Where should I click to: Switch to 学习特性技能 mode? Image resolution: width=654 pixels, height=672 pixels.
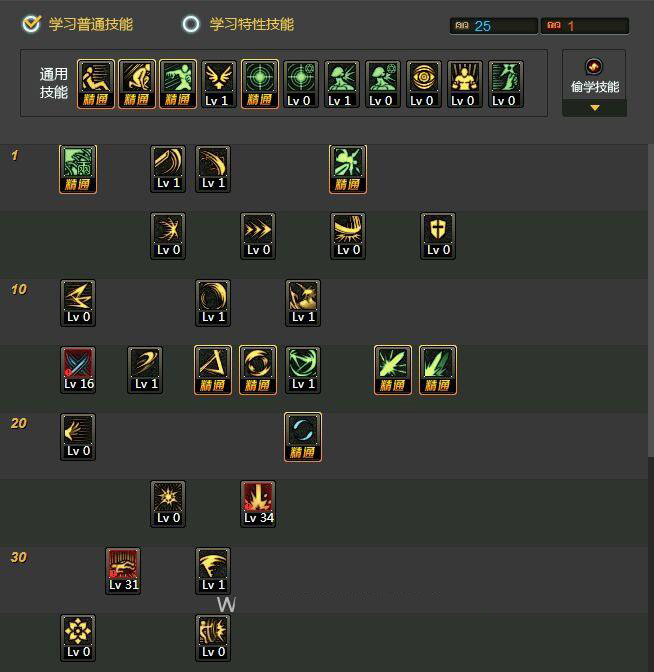(x=191, y=24)
